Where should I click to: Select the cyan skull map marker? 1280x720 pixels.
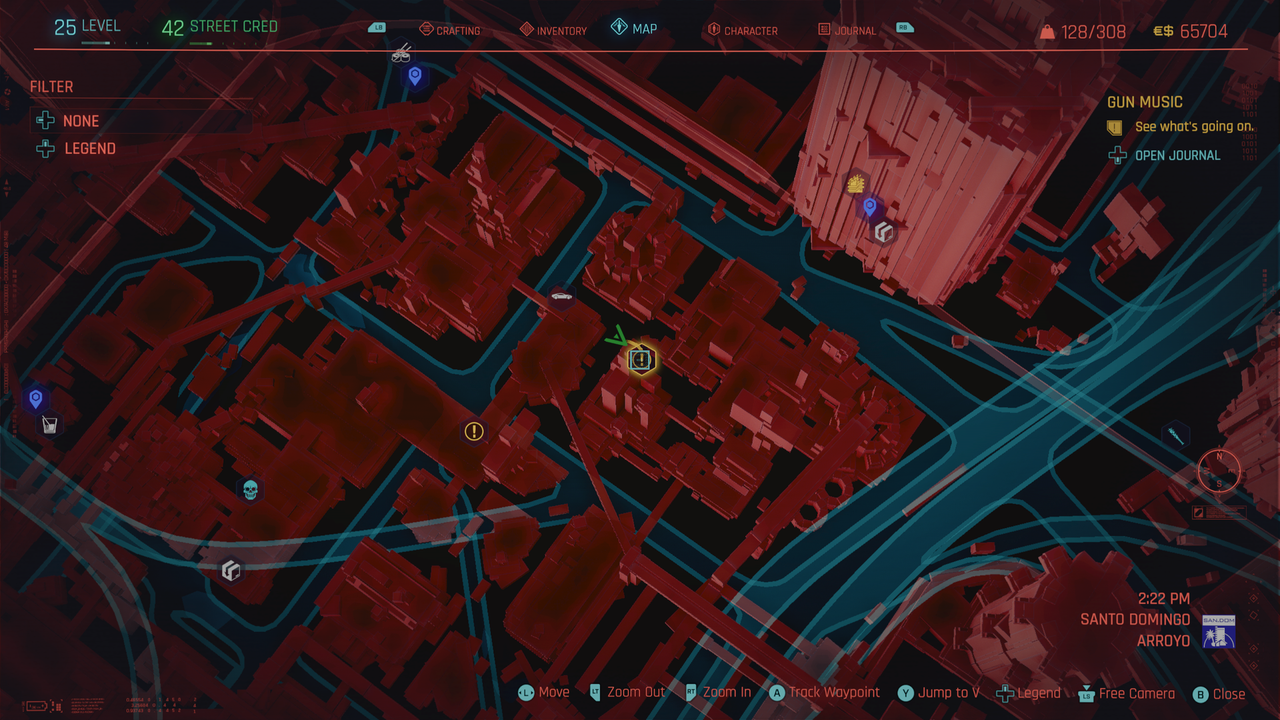pyautogui.click(x=250, y=489)
